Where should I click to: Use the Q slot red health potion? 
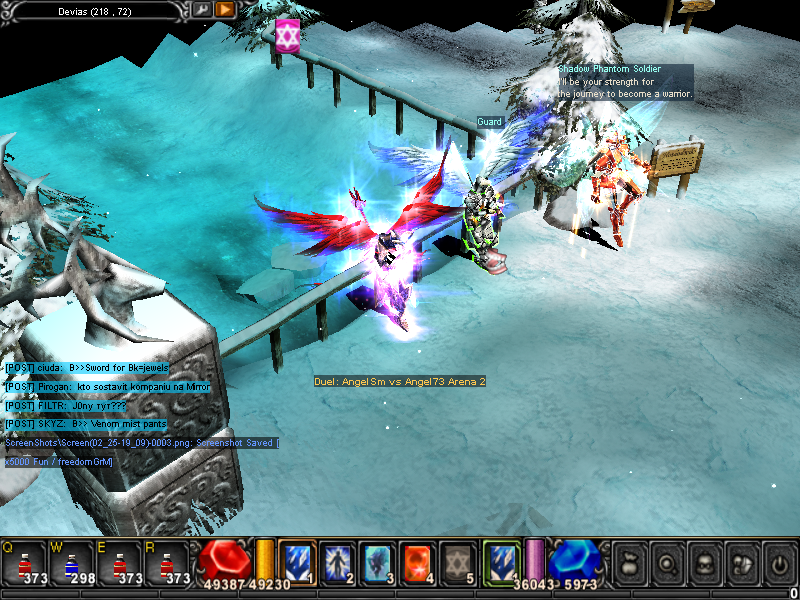(x=27, y=560)
